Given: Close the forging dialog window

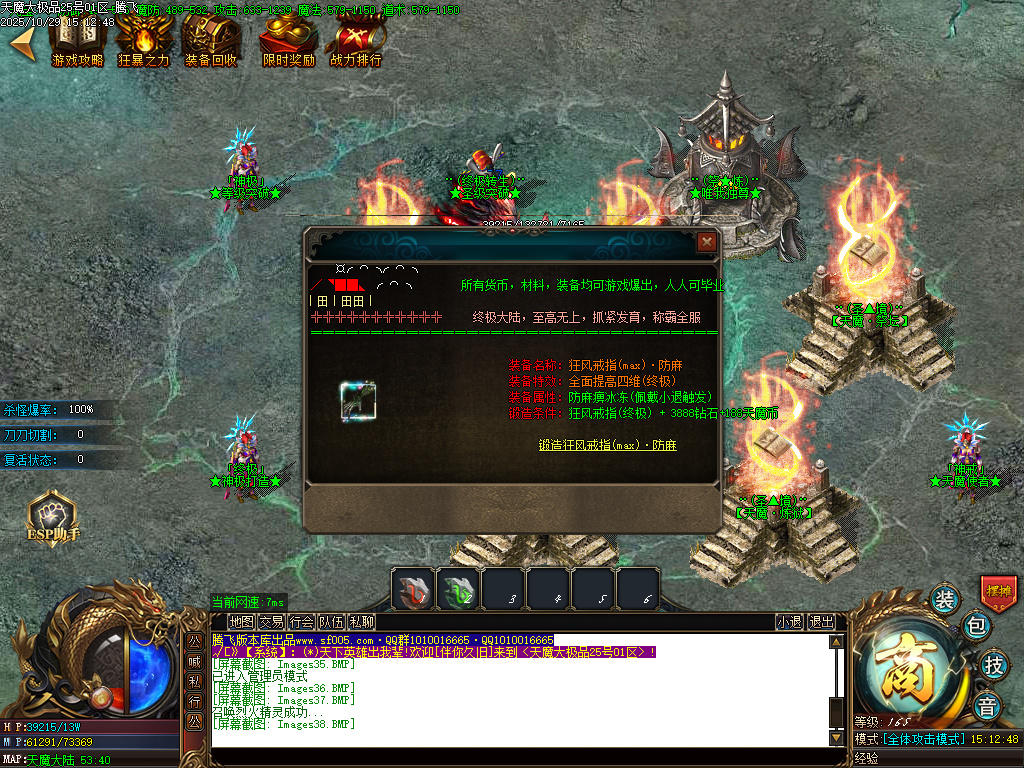Looking at the screenshot, I should pyautogui.click(x=707, y=242).
